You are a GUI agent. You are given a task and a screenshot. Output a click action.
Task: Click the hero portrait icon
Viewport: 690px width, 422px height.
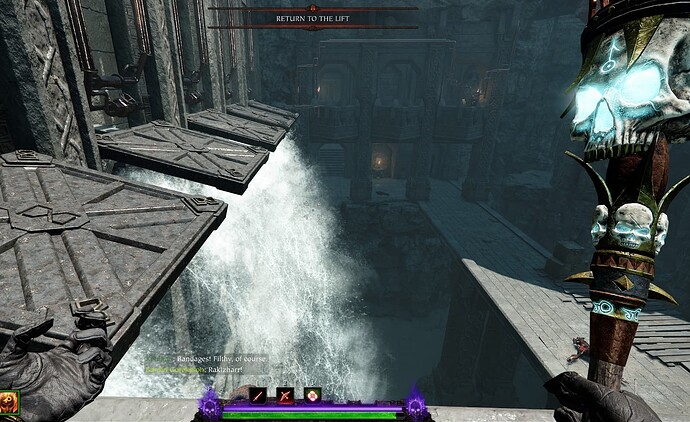pyautogui.click(x=7, y=404)
